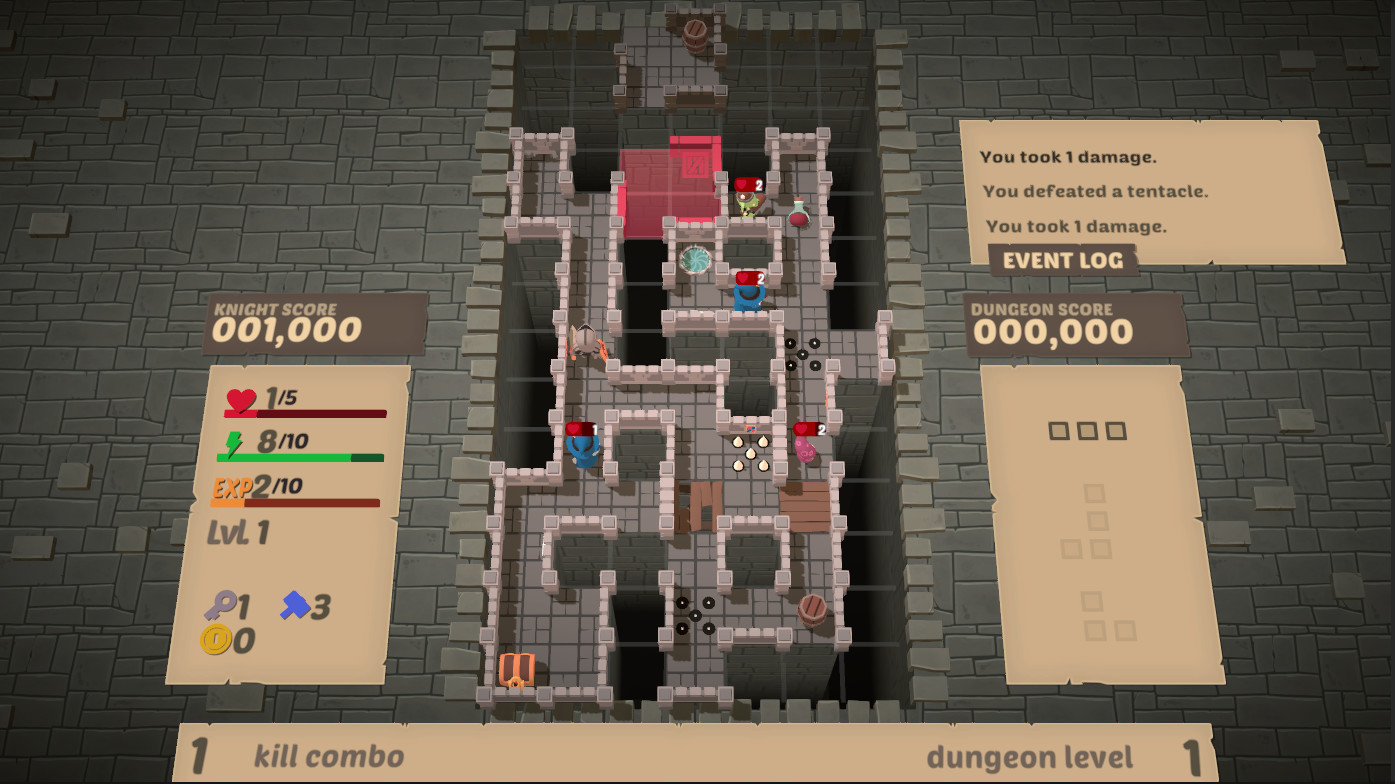The image size is (1395, 784).
Task: Click the red potion in the dungeon
Action: (x=800, y=217)
